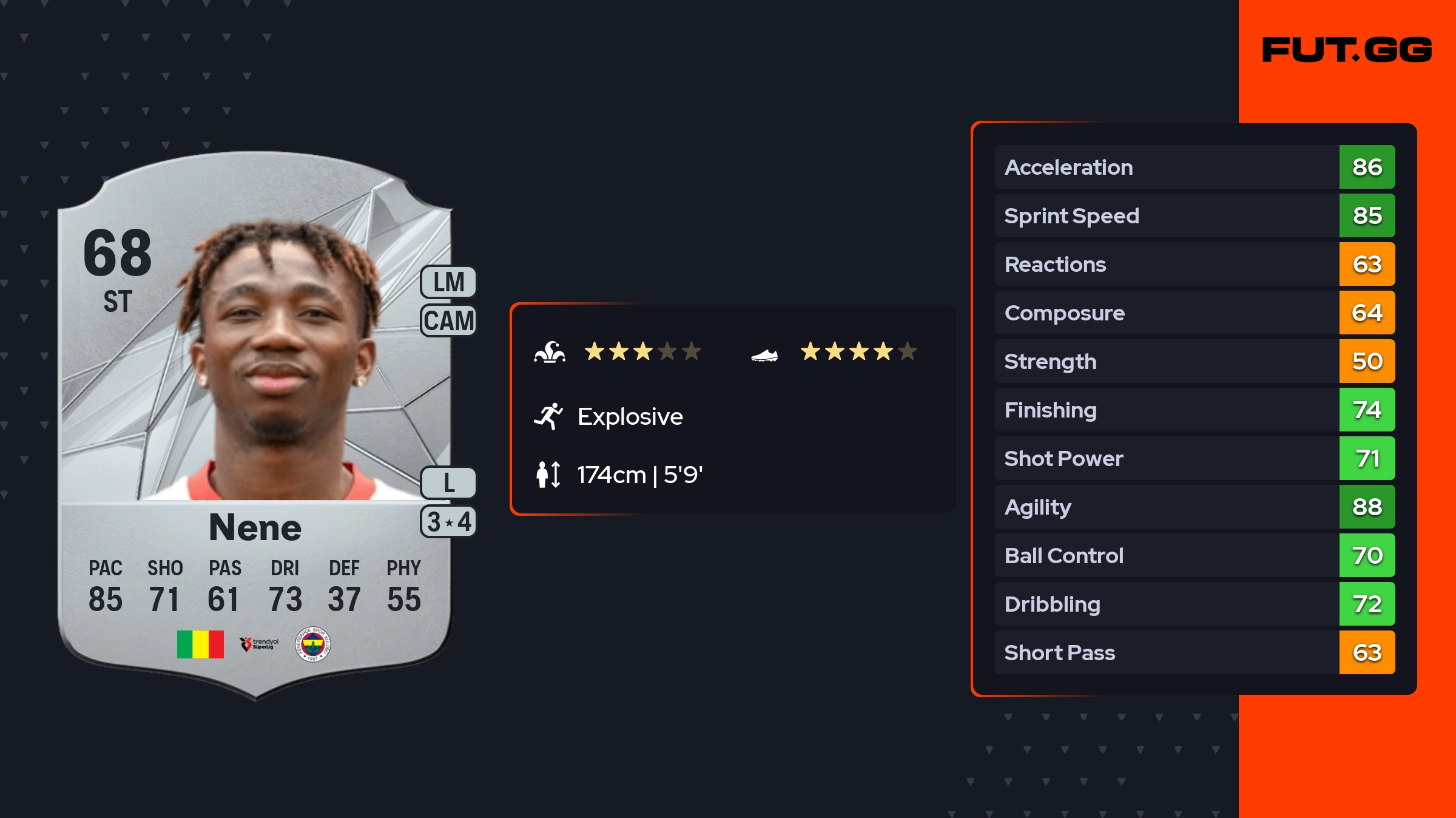Select the Acceleration stat row
The image size is (1456, 818).
1194,167
